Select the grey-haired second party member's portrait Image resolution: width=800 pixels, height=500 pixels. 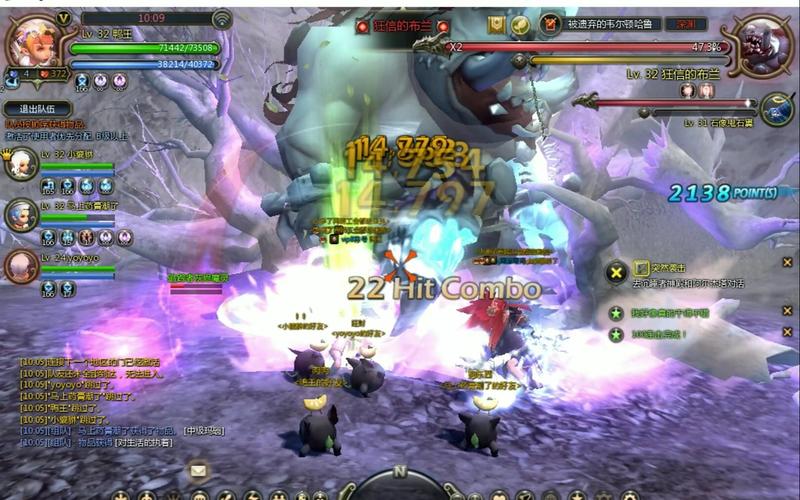(x=21, y=214)
